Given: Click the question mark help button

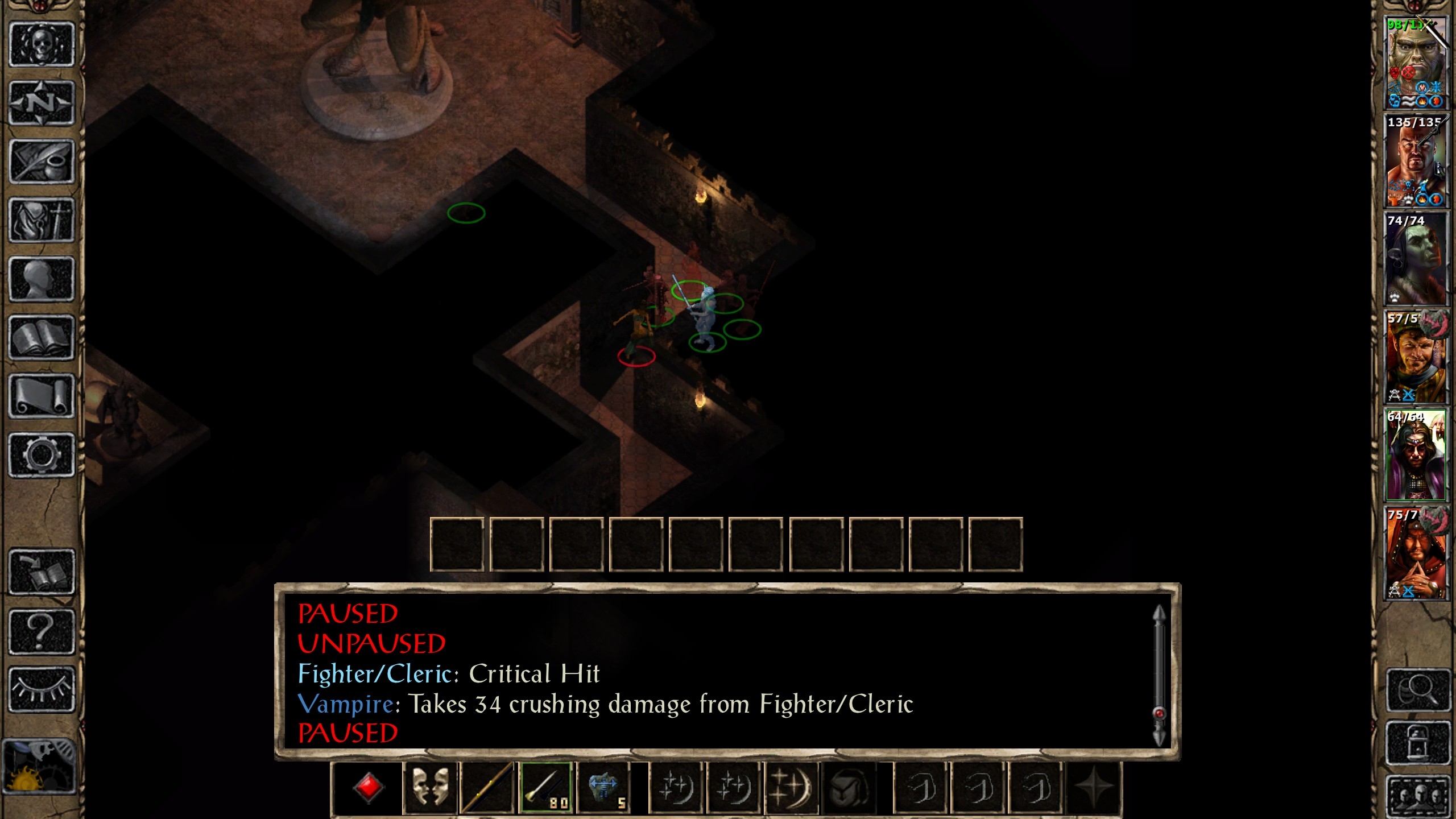Looking at the screenshot, I should click(42, 631).
